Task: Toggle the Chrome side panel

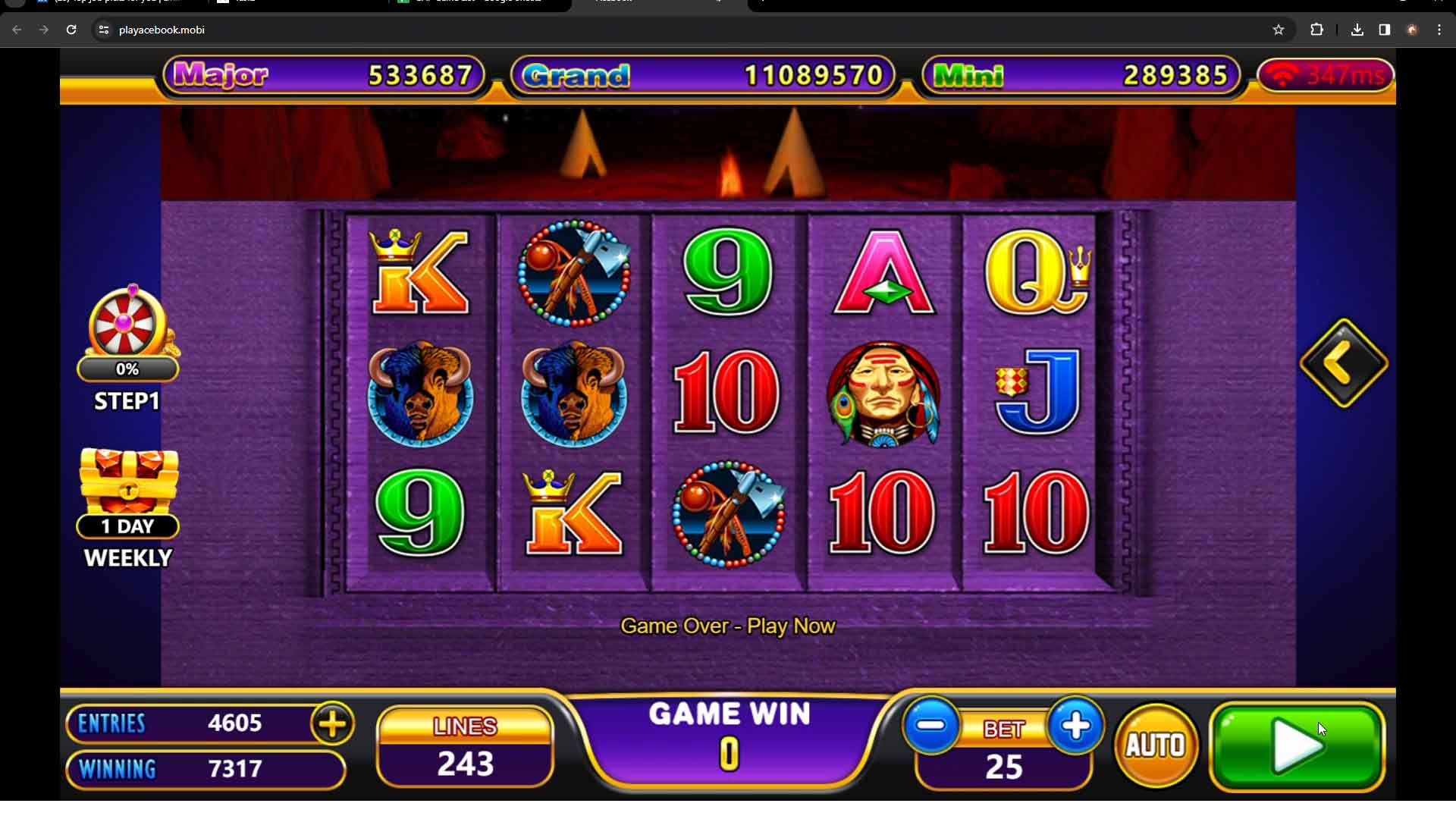Action: 1384,30
